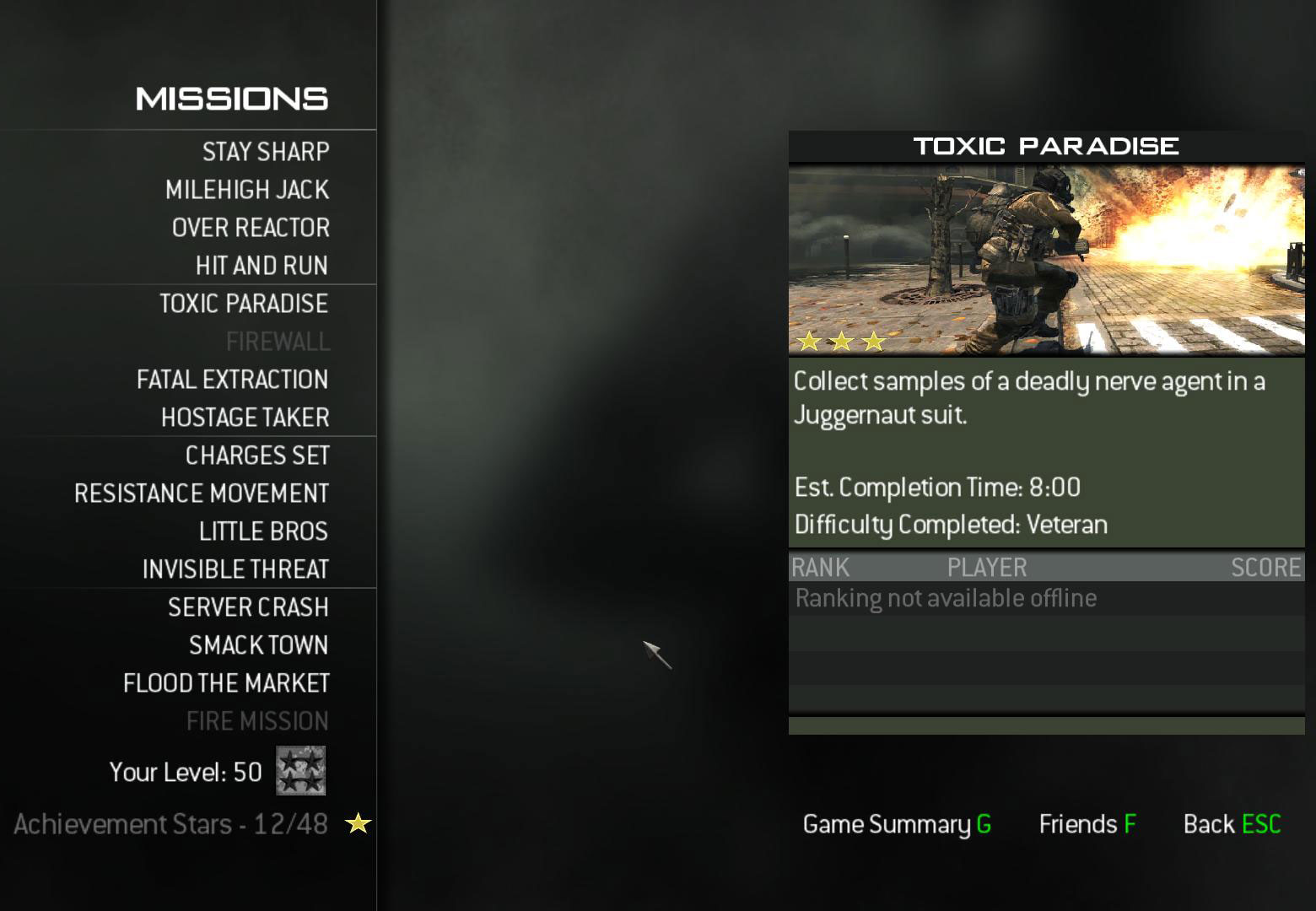Screen dimensions: 1316x911
Task: Open the Game Summary screen
Action: [897, 824]
